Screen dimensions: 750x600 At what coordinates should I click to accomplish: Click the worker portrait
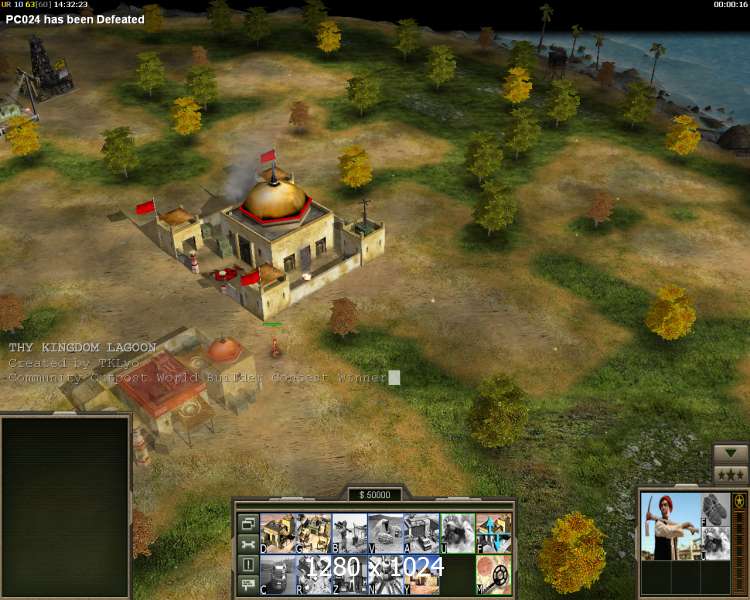(x=670, y=526)
